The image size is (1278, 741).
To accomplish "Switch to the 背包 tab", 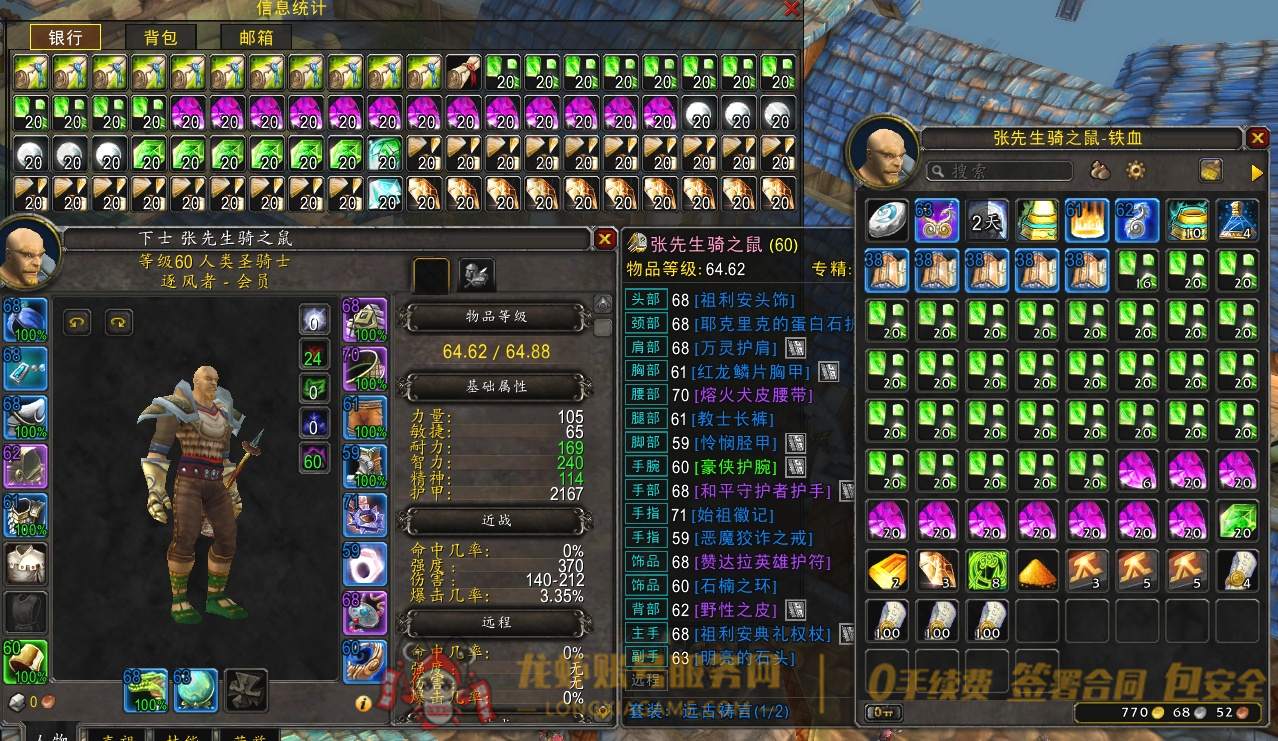I will coord(160,38).
